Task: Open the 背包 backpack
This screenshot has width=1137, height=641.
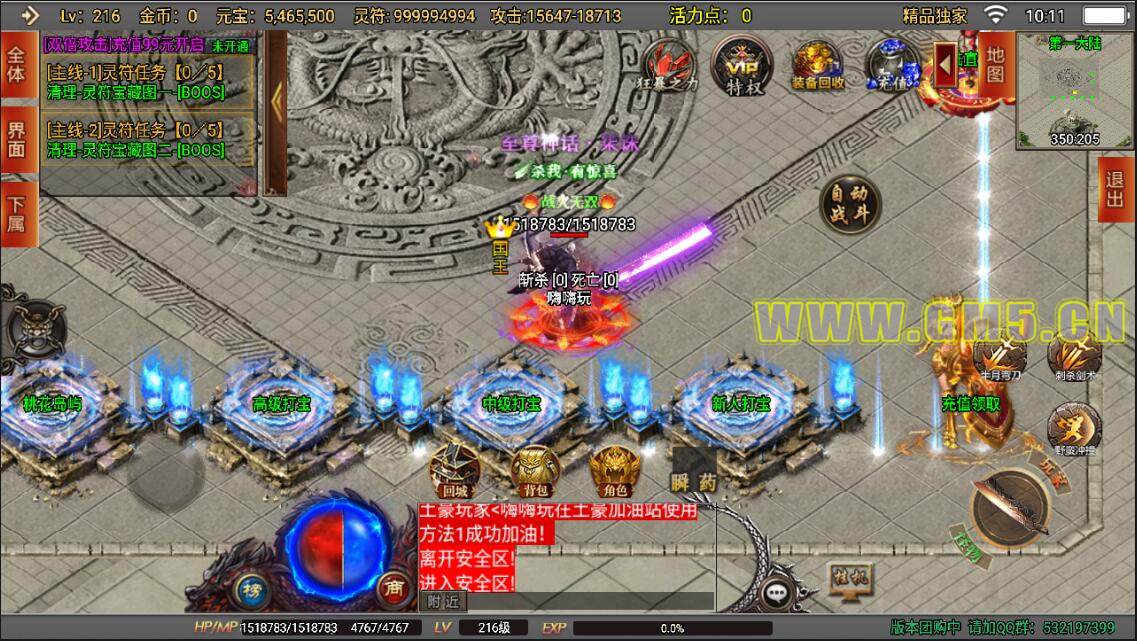Action: click(x=535, y=471)
